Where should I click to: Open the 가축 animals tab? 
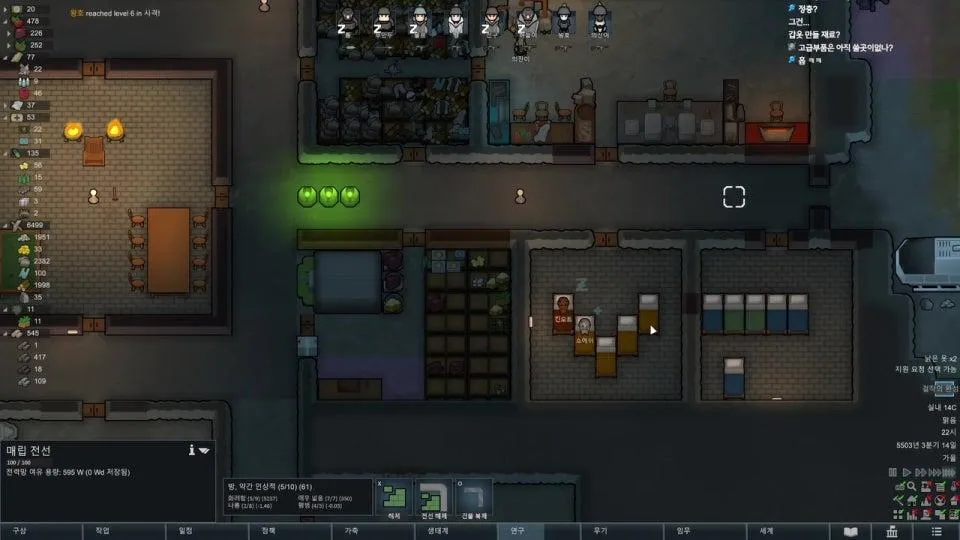pyautogui.click(x=351, y=531)
